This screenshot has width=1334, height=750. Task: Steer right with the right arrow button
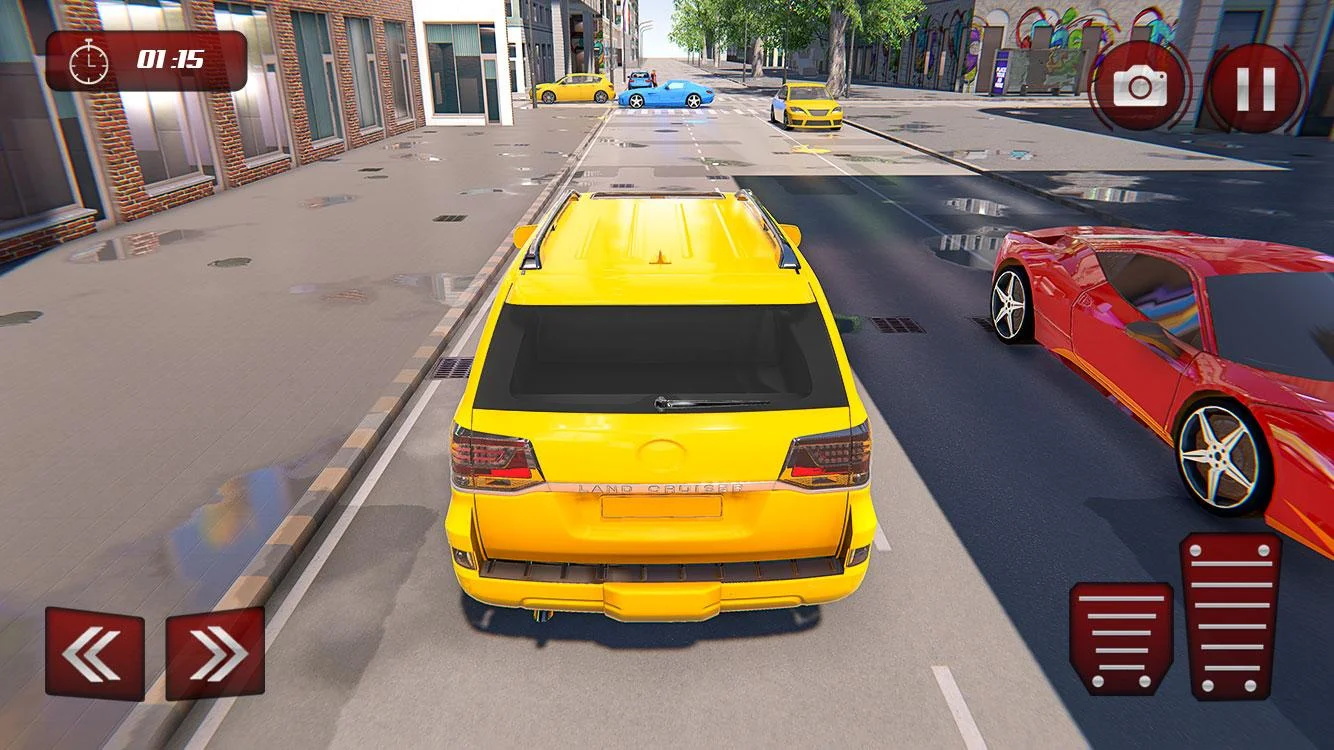pos(215,653)
